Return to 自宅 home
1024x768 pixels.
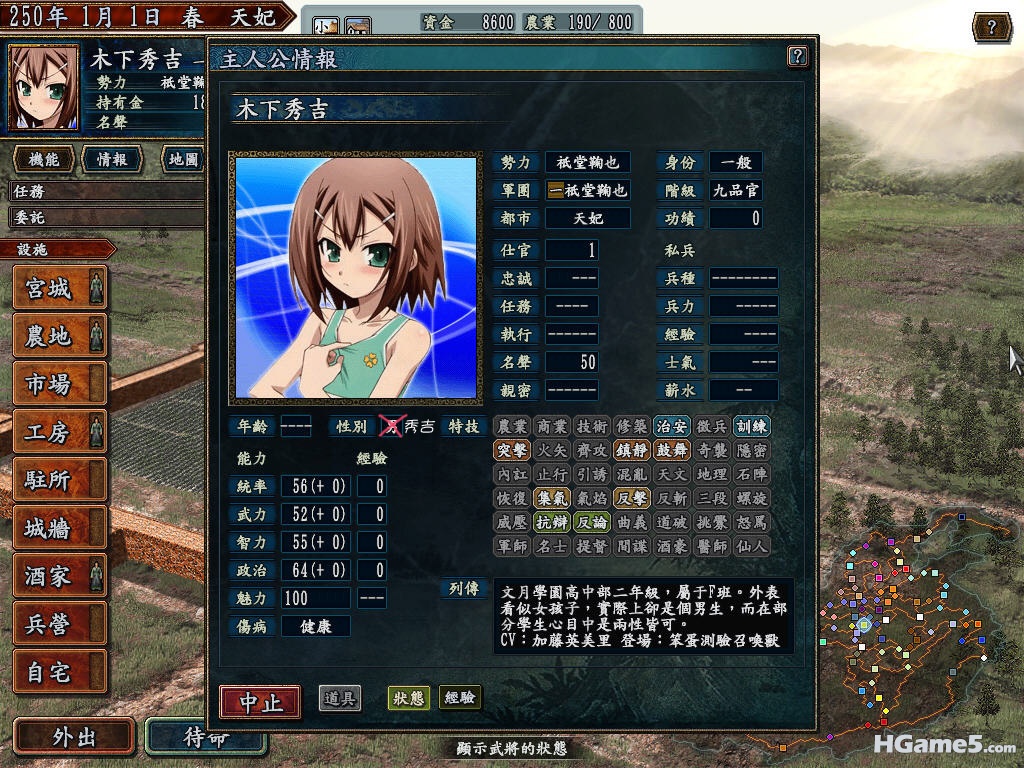pos(59,672)
